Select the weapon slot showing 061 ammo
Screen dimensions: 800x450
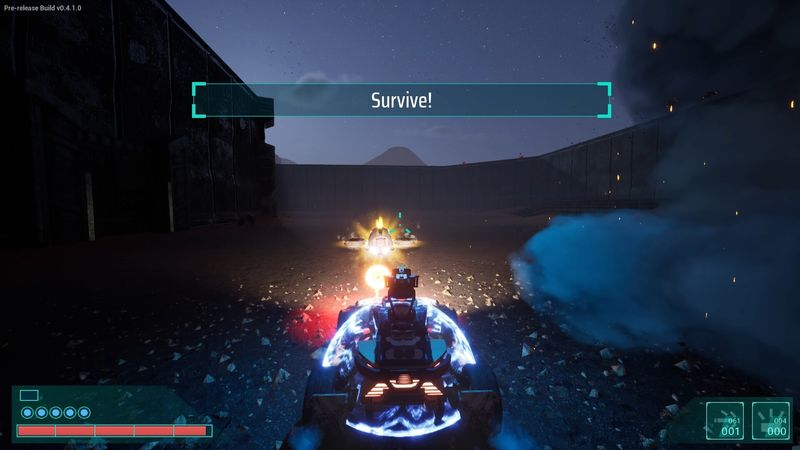click(x=725, y=421)
